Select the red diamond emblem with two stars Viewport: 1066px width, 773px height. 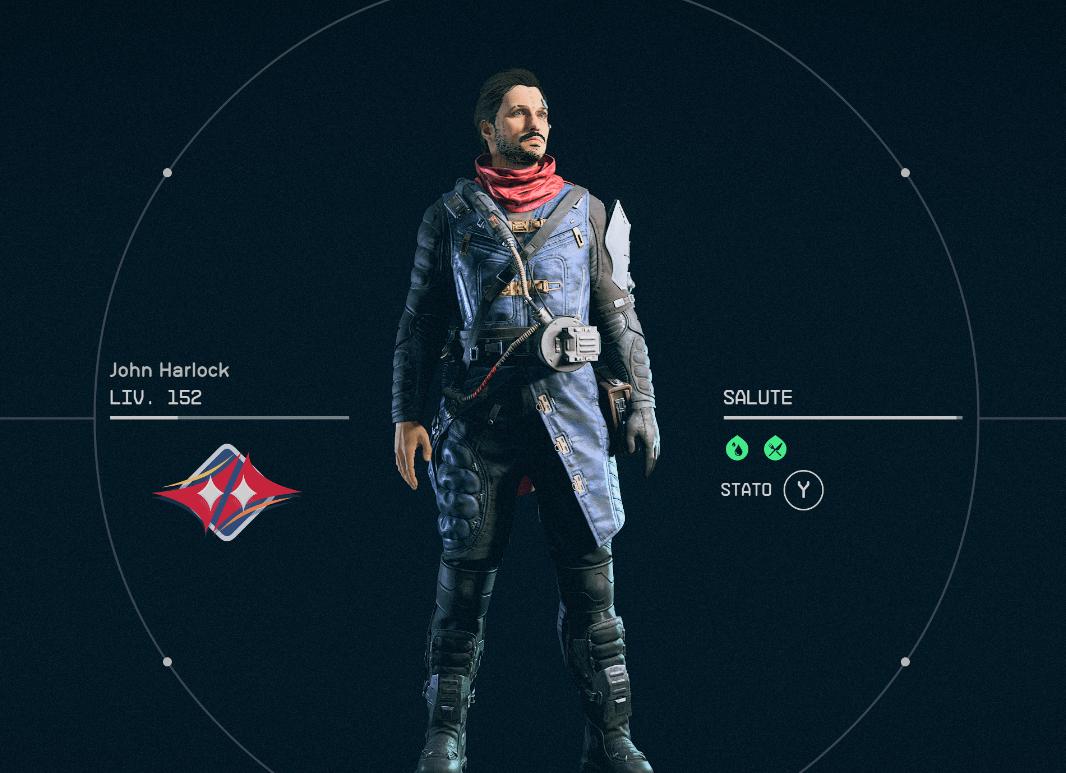tap(227, 492)
